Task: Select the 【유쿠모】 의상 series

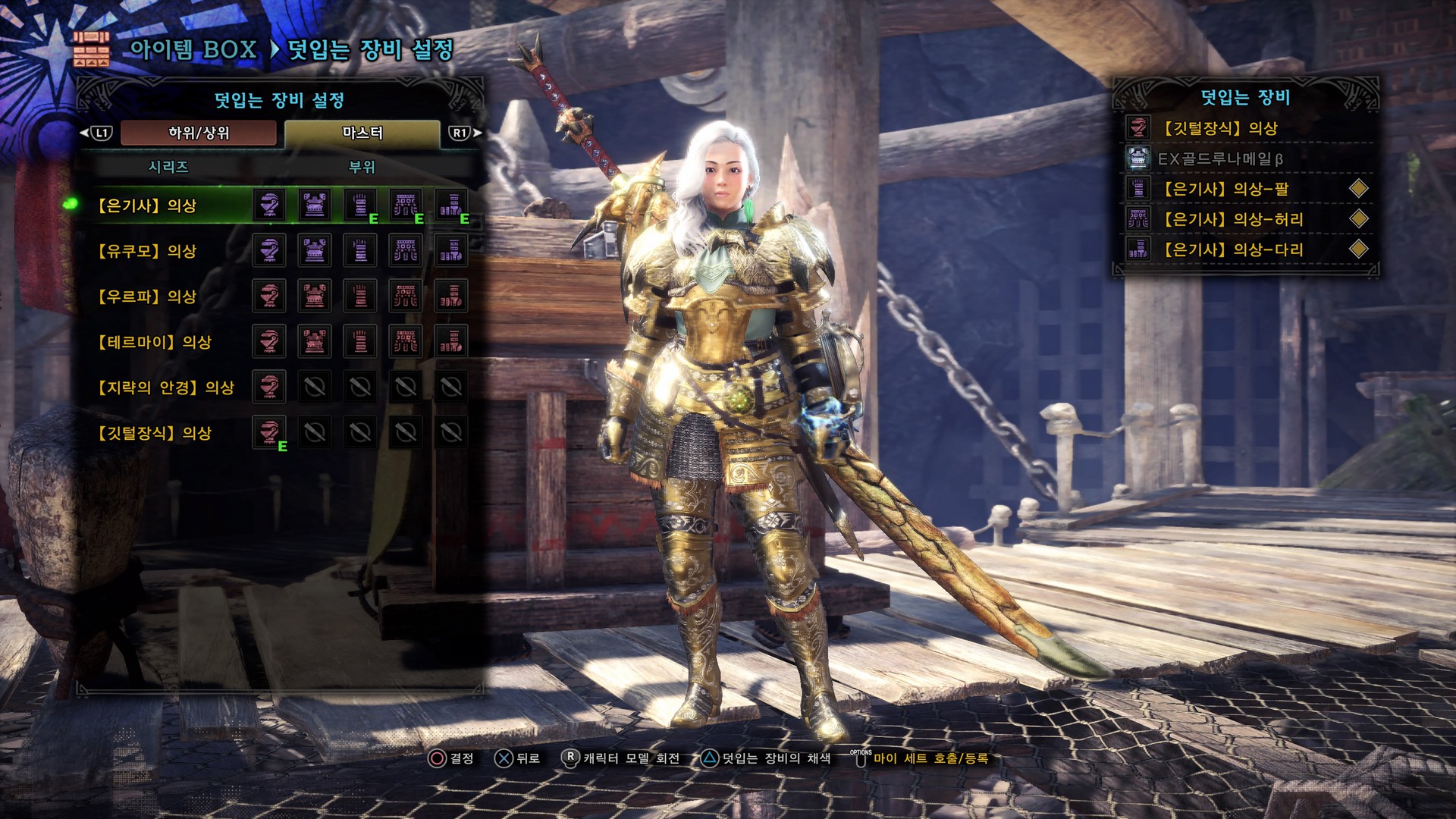Action: click(147, 251)
